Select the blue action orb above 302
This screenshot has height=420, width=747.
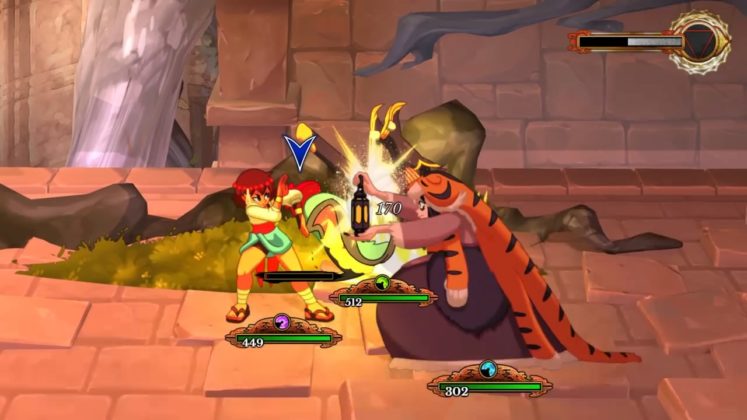[488, 369]
